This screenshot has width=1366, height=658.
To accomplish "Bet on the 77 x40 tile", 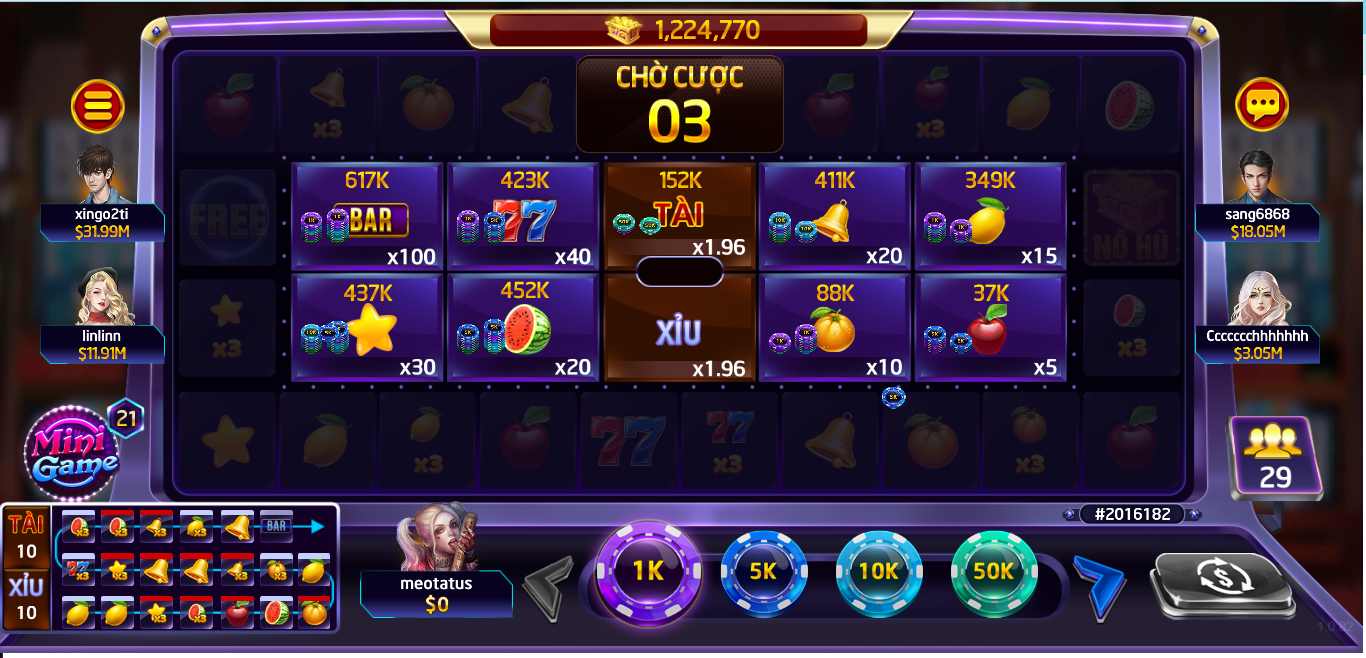I will pos(522,217).
